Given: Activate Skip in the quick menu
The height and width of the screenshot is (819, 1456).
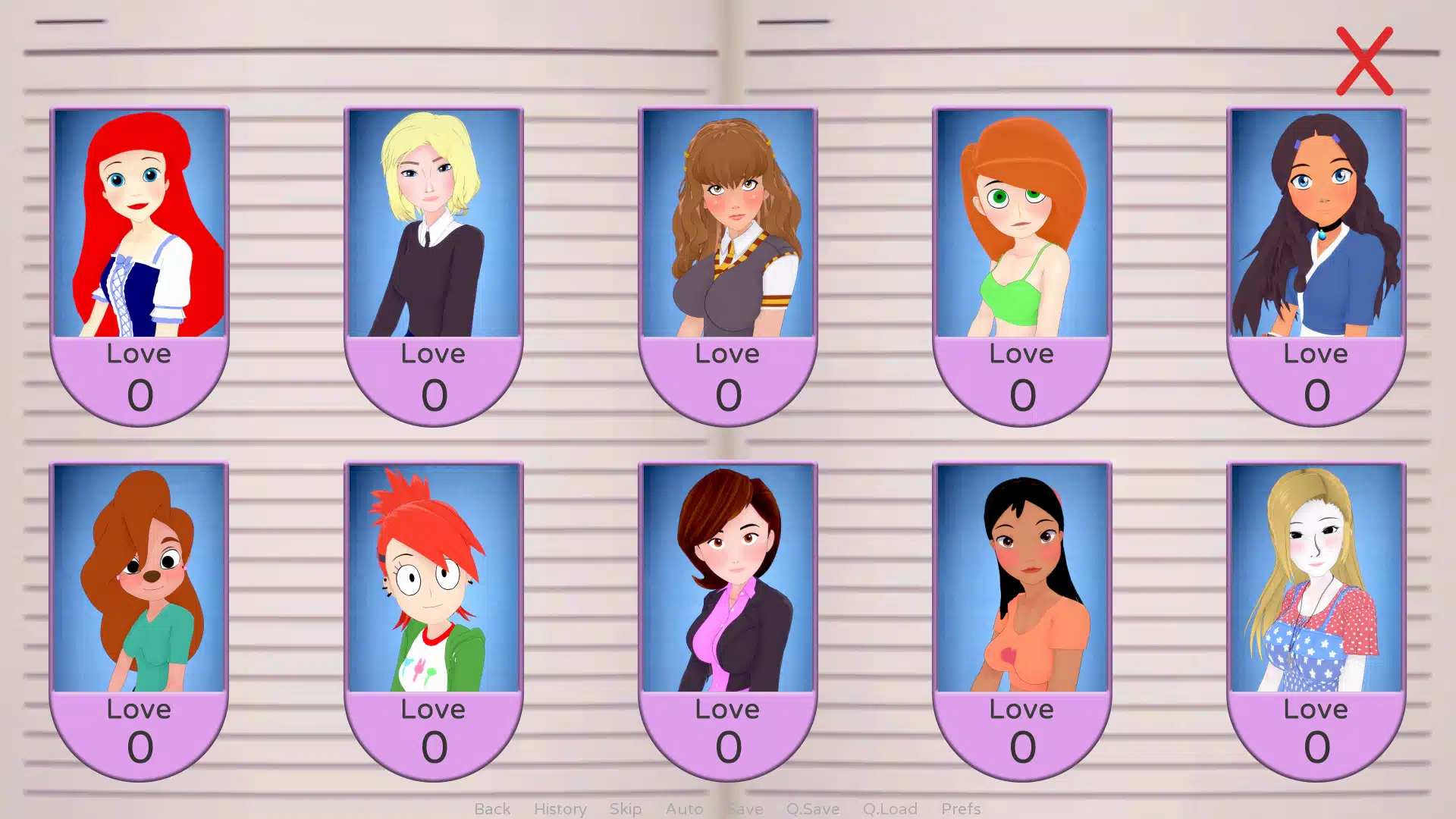Looking at the screenshot, I should pyautogui.click(x=626, y=808).
